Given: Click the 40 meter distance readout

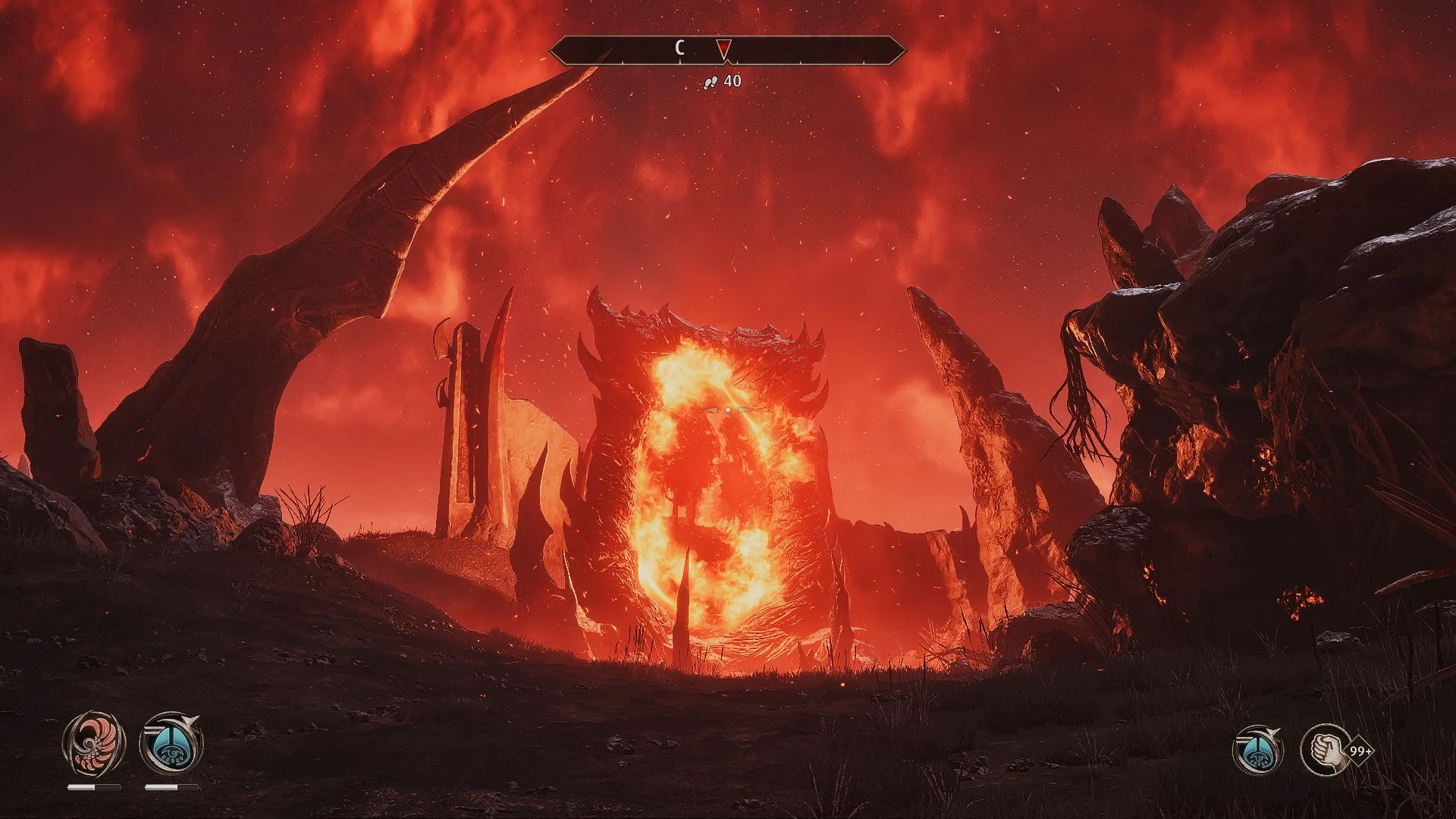Looking at the screenshot, I should click(x=732, y=80).
